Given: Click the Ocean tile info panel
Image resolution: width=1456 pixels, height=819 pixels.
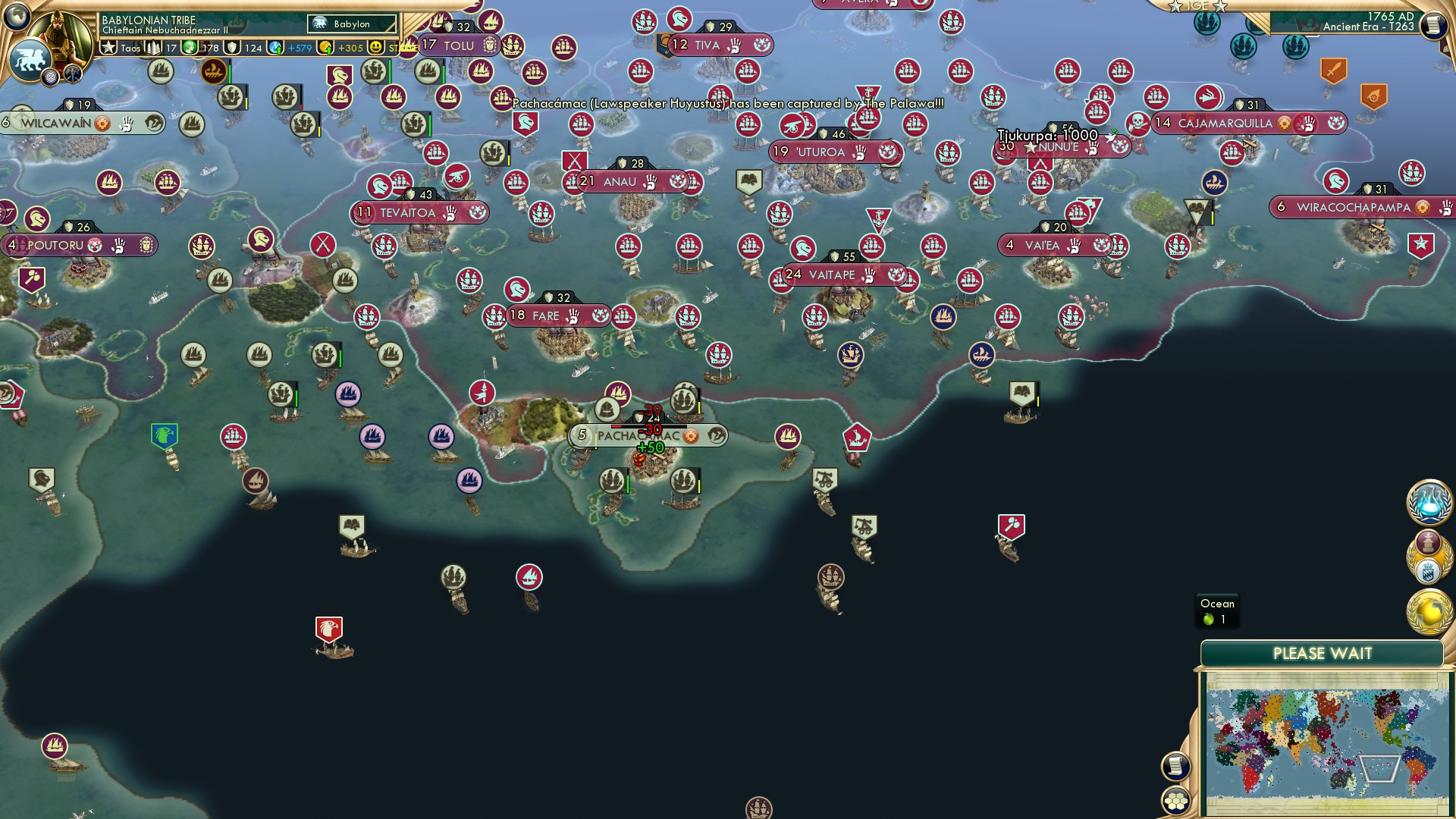Looking at the screenshot, I should [1216, 611].
